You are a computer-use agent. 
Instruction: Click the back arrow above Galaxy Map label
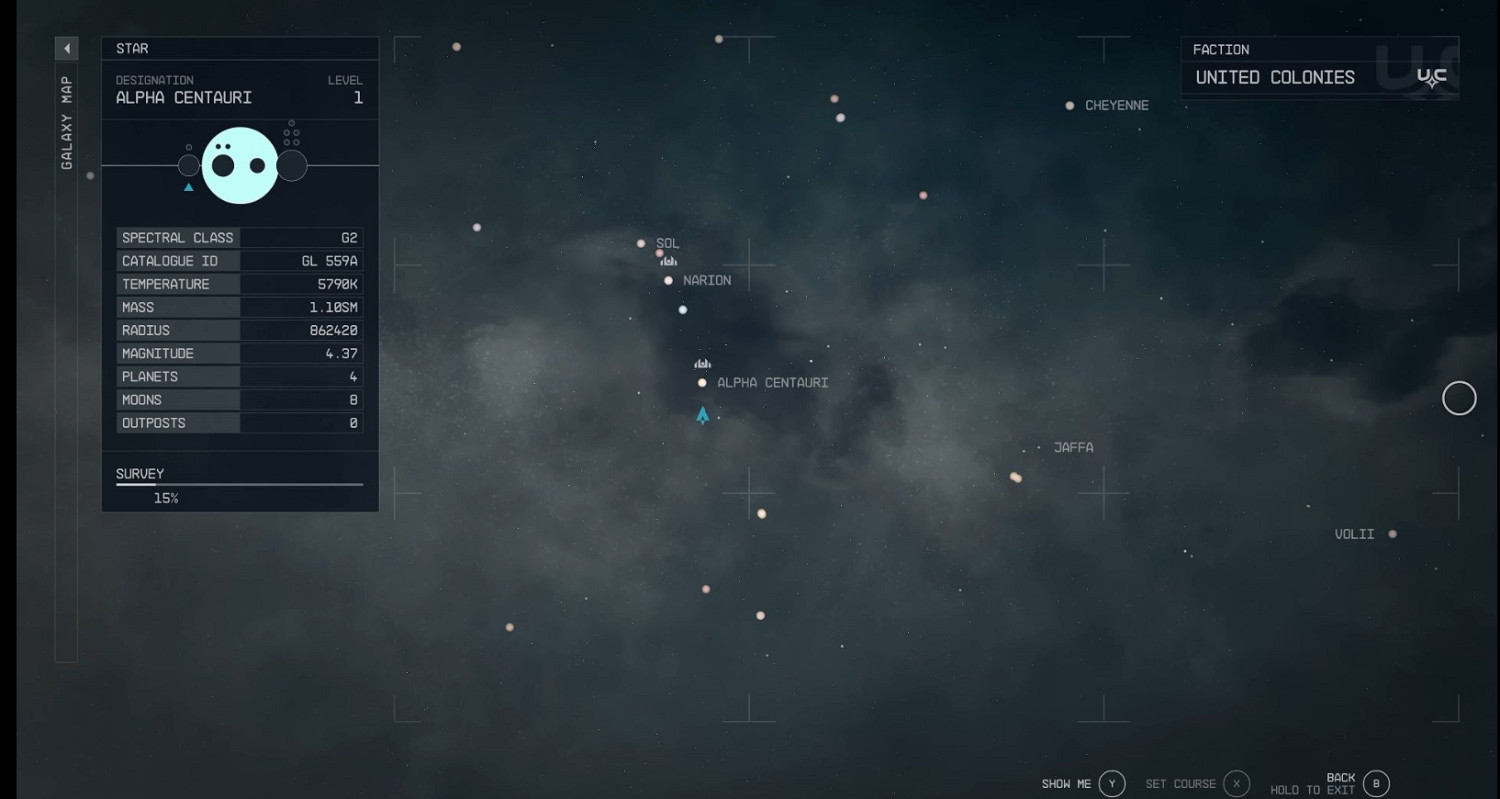pyautogui.click(x=66, y=47)
